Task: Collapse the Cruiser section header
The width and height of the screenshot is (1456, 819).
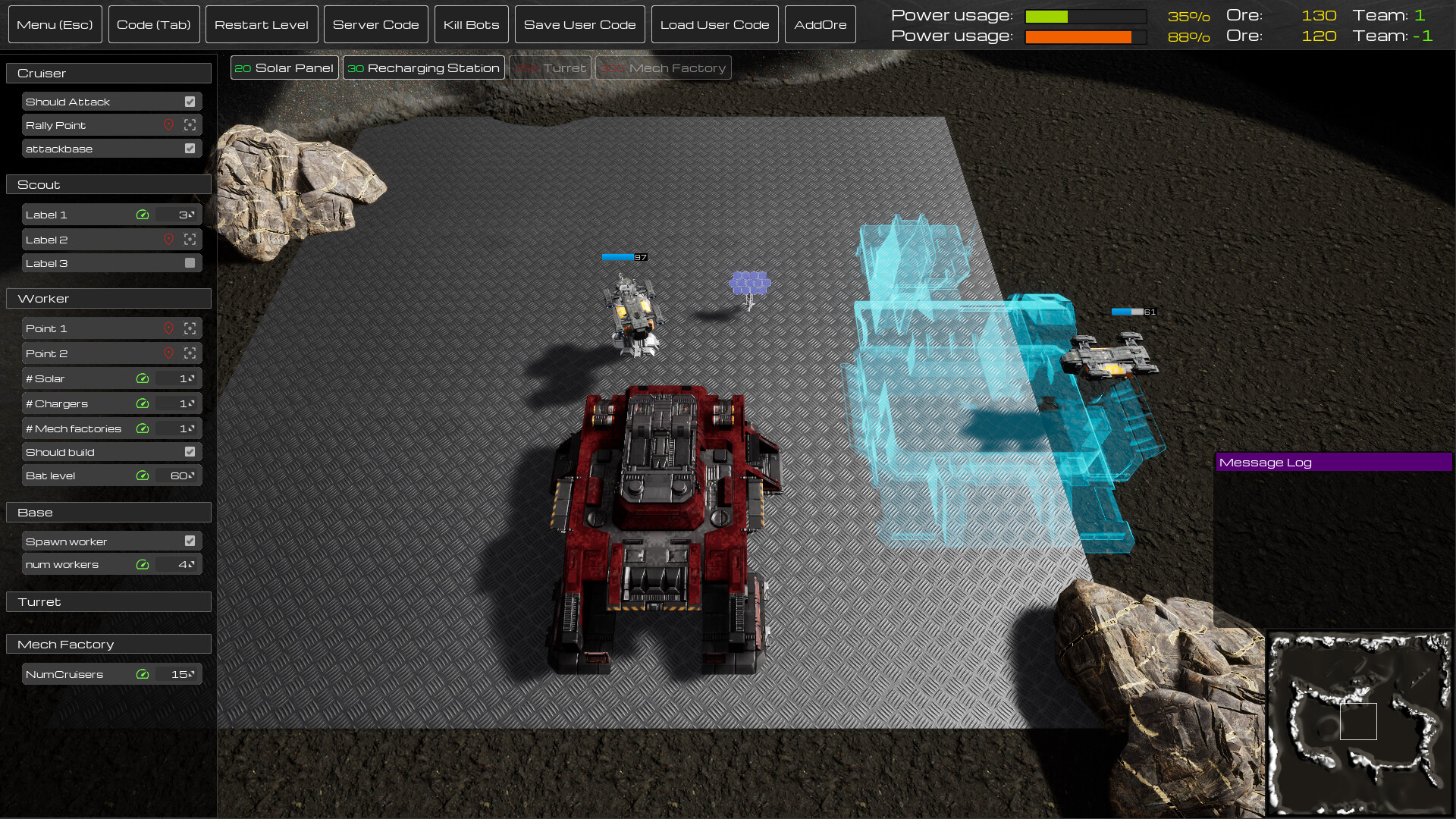Action: coord(108,73)
